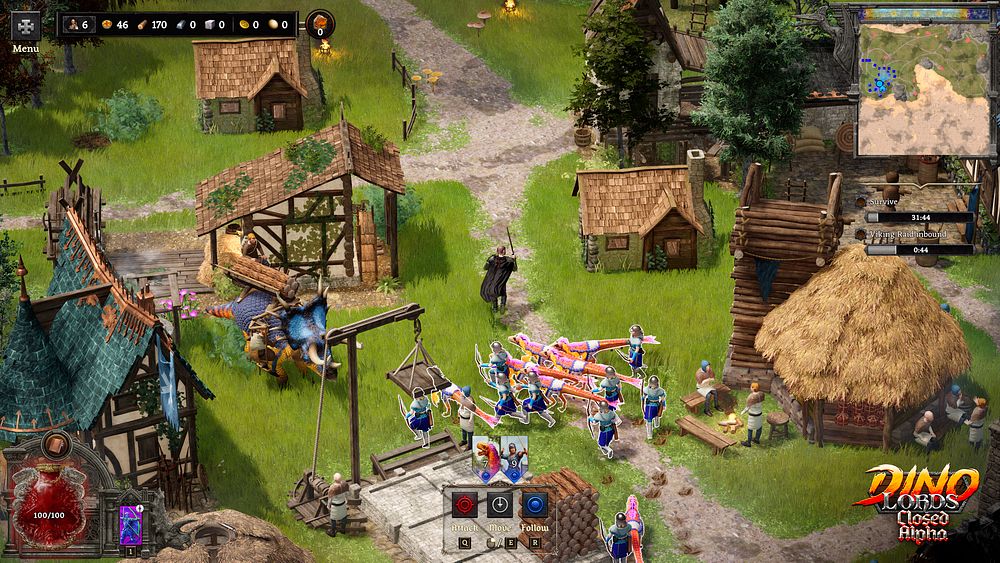This screenshot has width=1000, height=563.
Task: Select the dinosaur unit group card
Action: [486, 459]
